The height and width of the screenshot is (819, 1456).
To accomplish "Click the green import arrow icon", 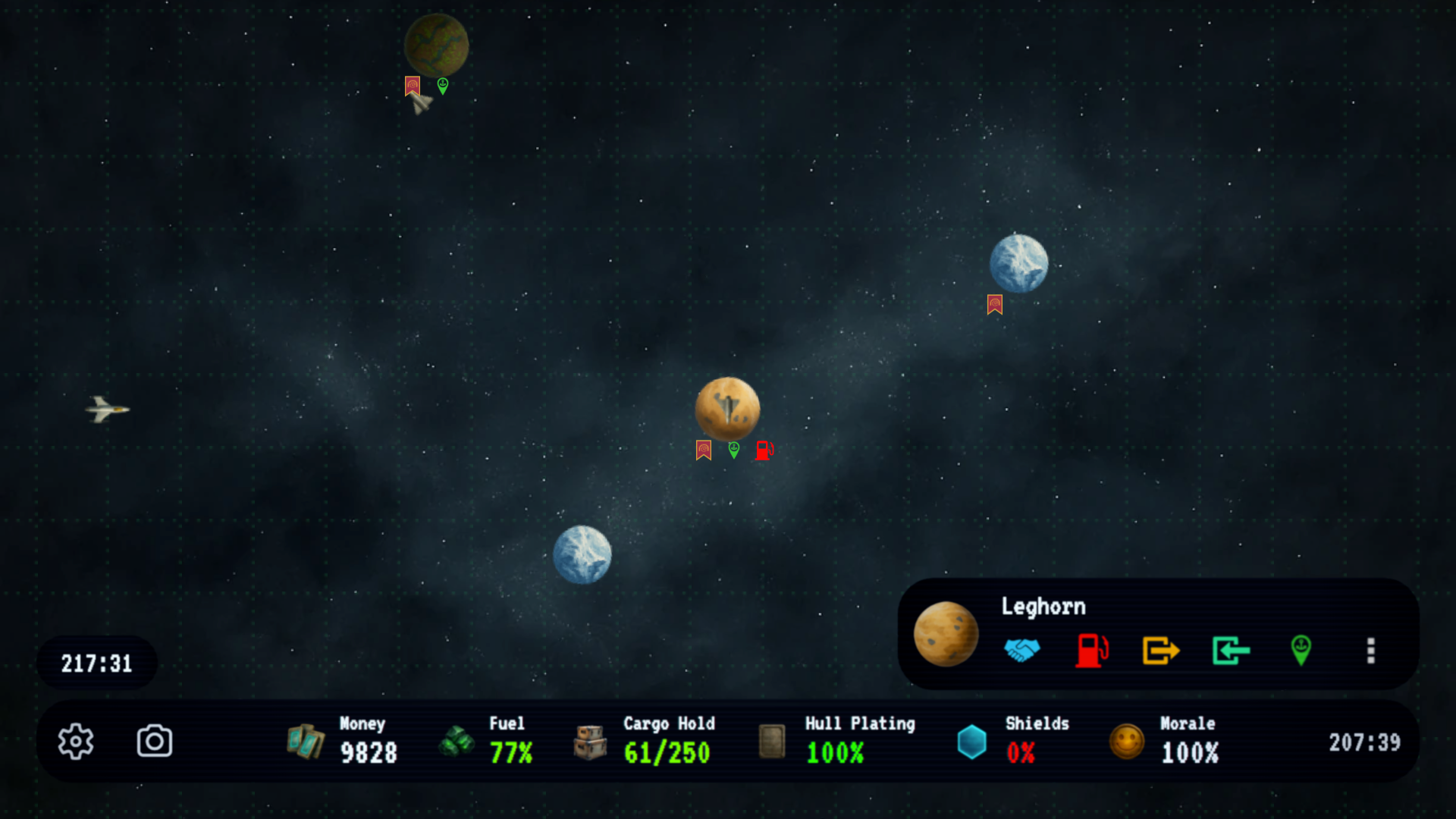I will click(x=1231, y=650).
